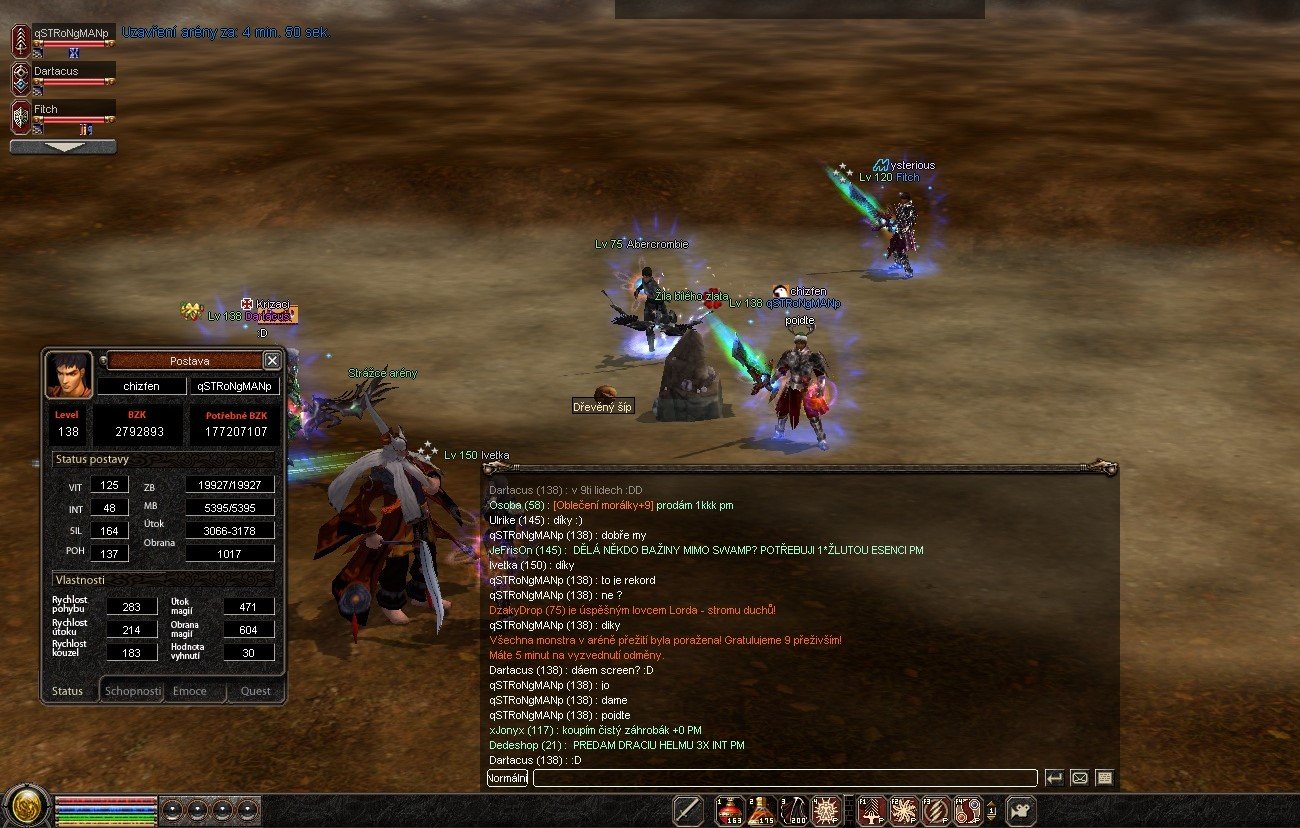This screenshot has width=1300, height=828.
Task: Click the sword attack slot
Action: pyautogui.click(x=688, y=809)
